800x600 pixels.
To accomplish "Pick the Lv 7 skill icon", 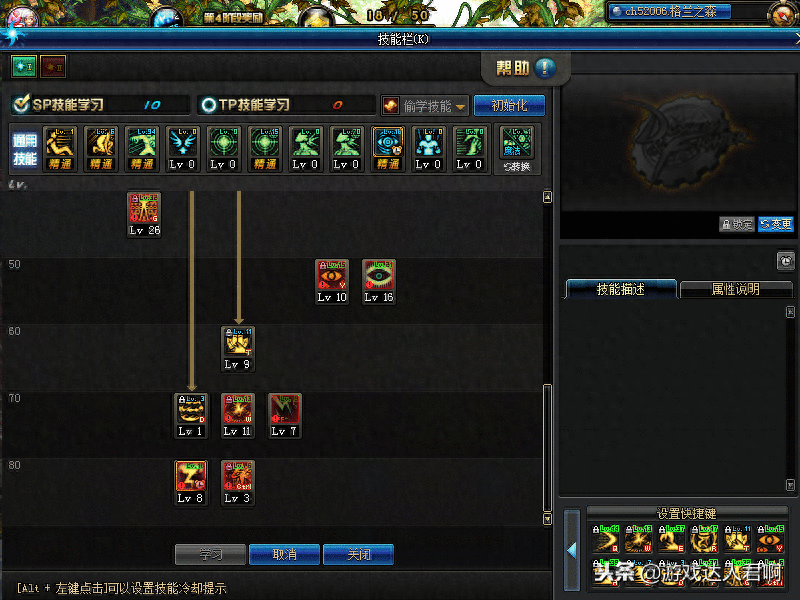I will point(285,410).
